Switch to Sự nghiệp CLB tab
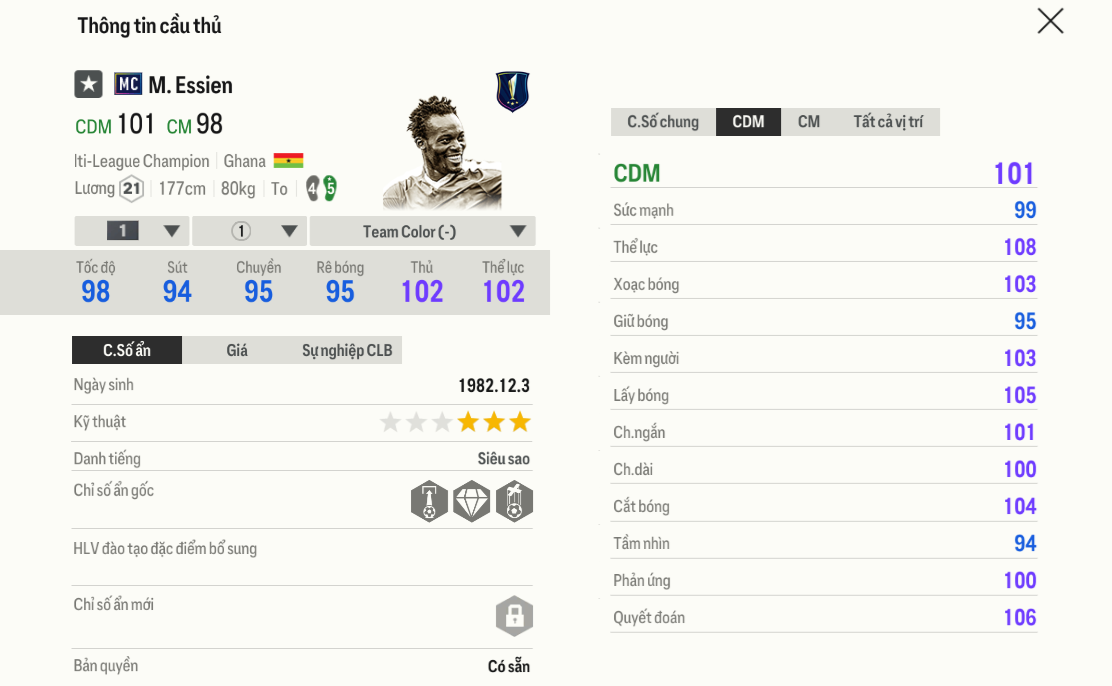This screenshot has width=1112, height=686. click(347, 350)
